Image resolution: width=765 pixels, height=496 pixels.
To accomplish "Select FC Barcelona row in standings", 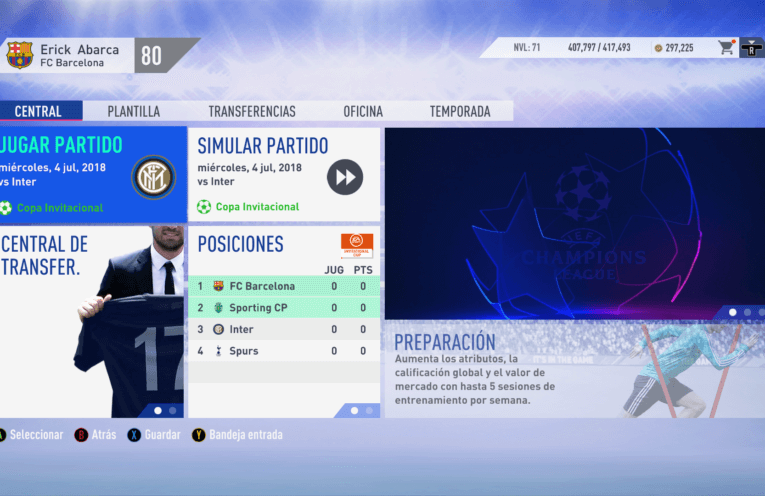I will click(283, 286).
